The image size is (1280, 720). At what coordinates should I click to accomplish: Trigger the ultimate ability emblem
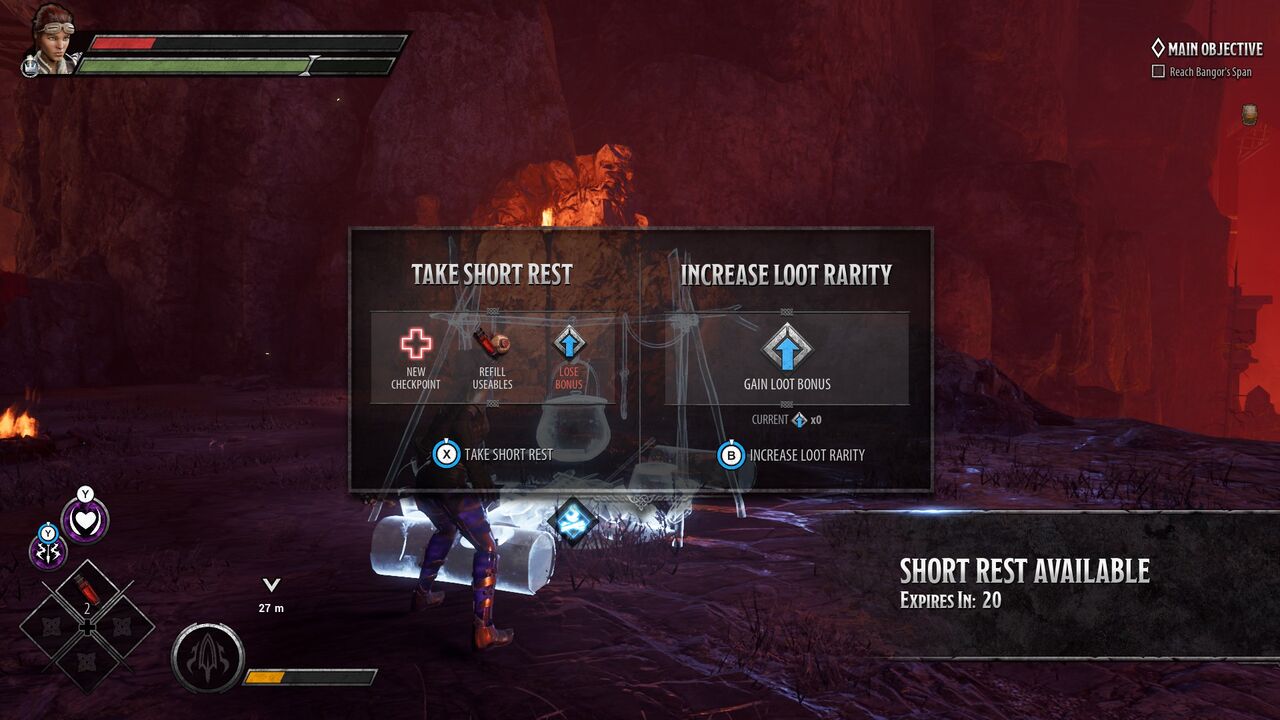[x=208, y=659]
